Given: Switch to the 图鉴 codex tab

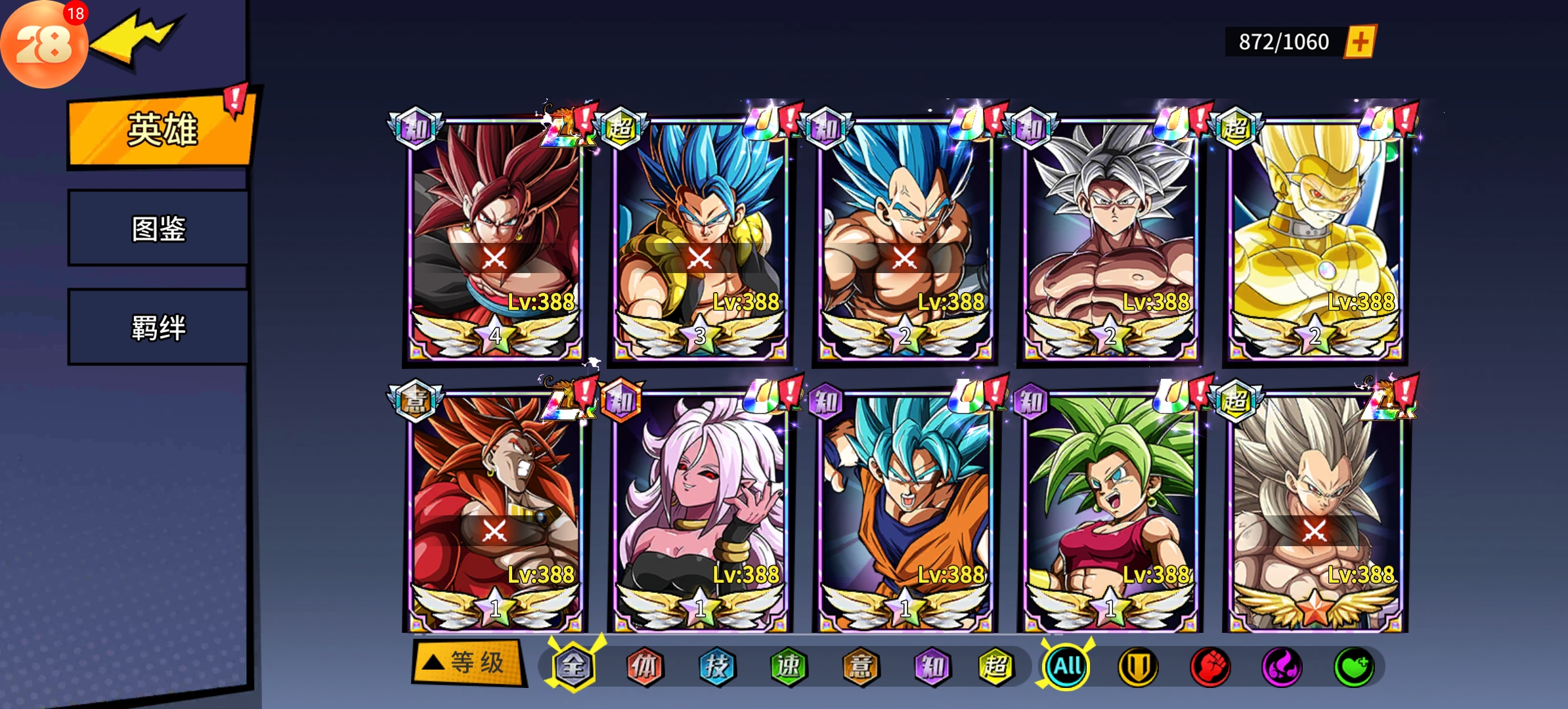Looking at the screenshot, I should [158, 228].
